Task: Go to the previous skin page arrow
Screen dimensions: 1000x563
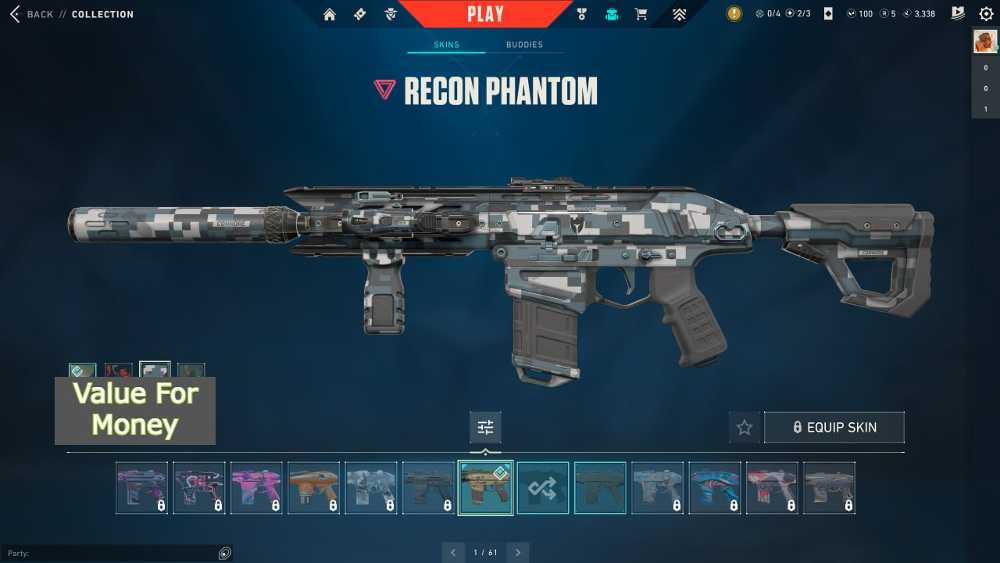Action: [x=453, y=552]
